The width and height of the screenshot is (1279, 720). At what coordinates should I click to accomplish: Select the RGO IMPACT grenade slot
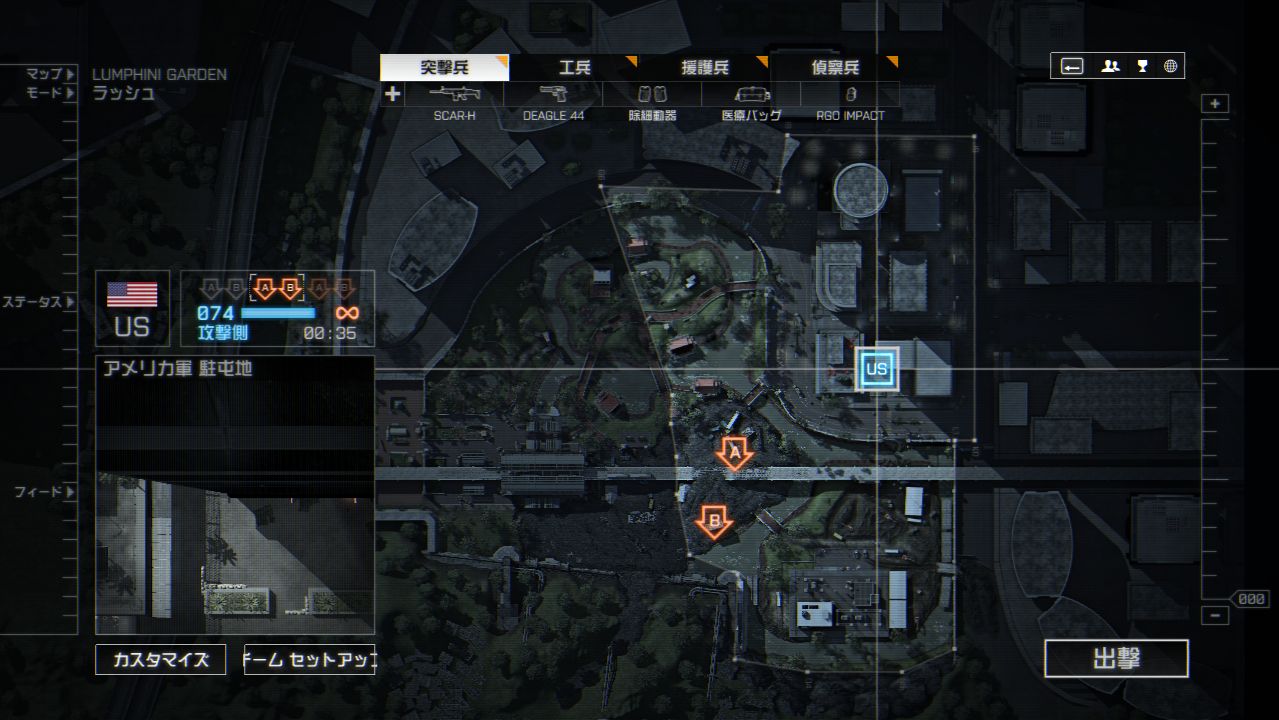tap(850, 95)
